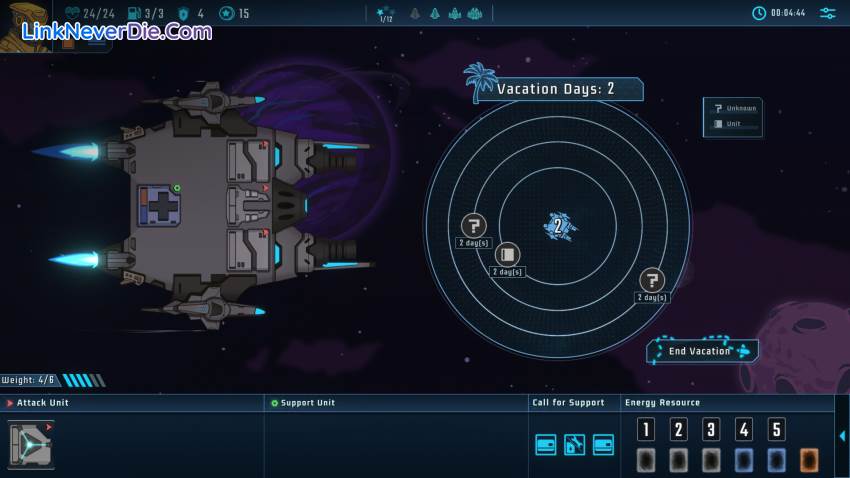
Task: Choose energy resource slot 5
Action: click(x=776, y=430)
